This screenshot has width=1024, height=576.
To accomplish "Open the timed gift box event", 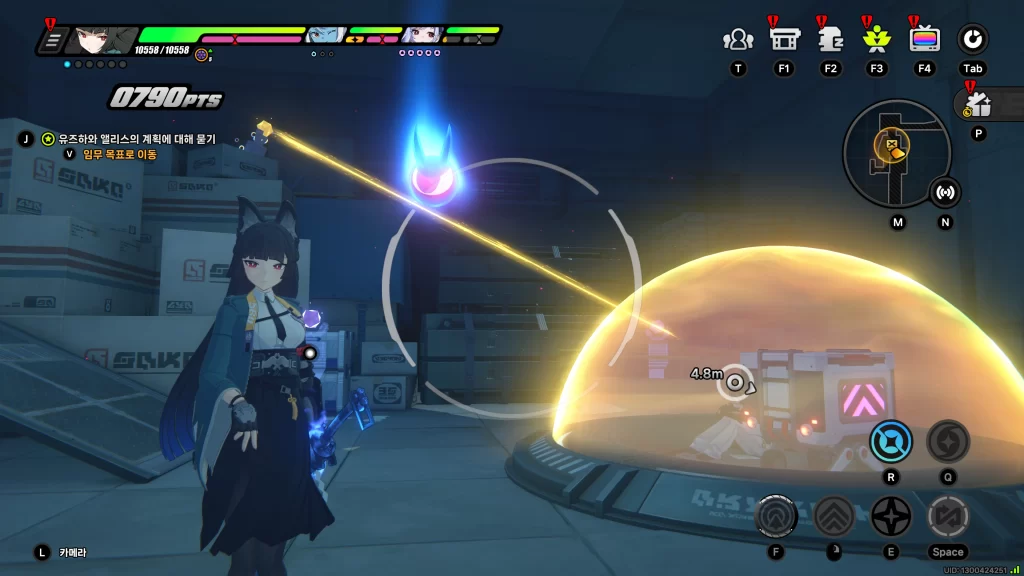I will point(977,104).
